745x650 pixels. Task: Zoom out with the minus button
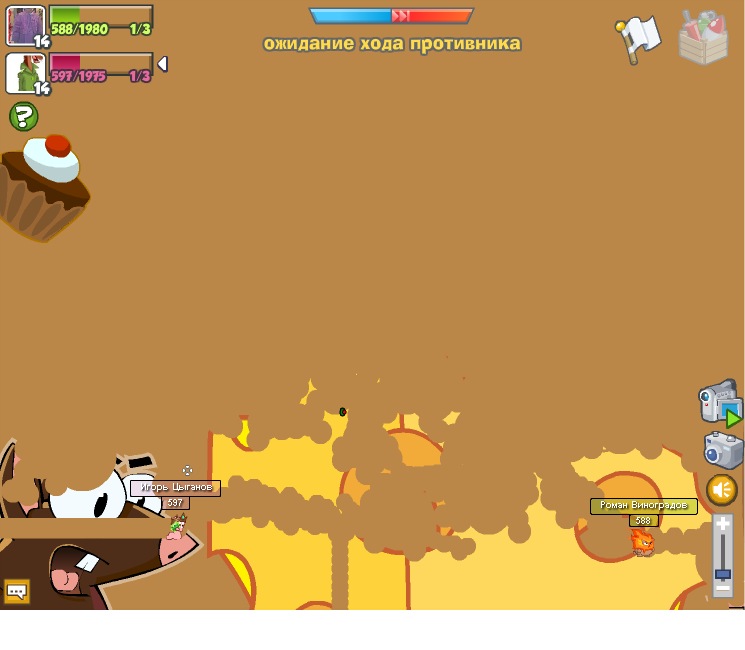click(723, 589)
